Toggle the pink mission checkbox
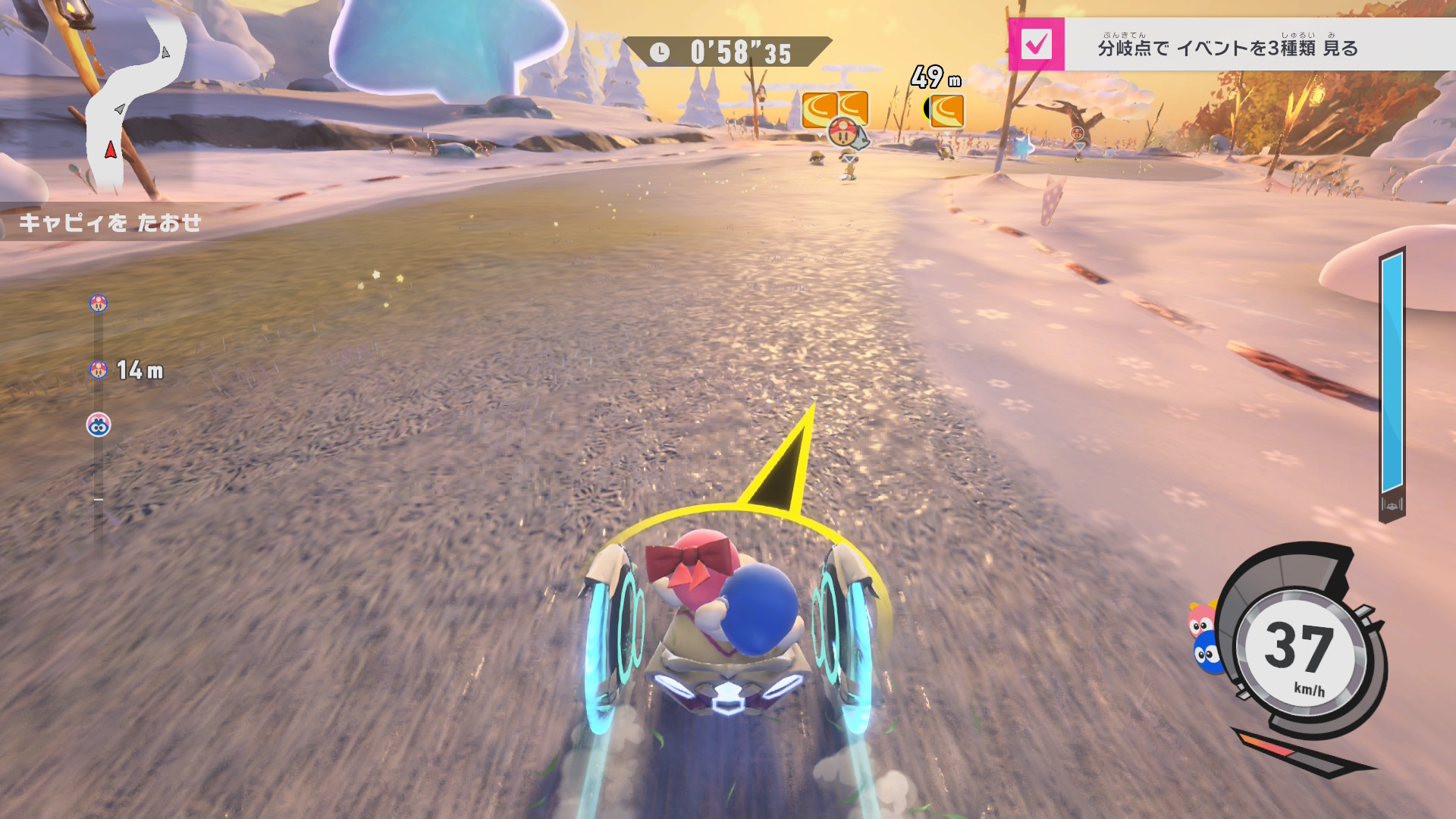 [x=1036, y=45]
